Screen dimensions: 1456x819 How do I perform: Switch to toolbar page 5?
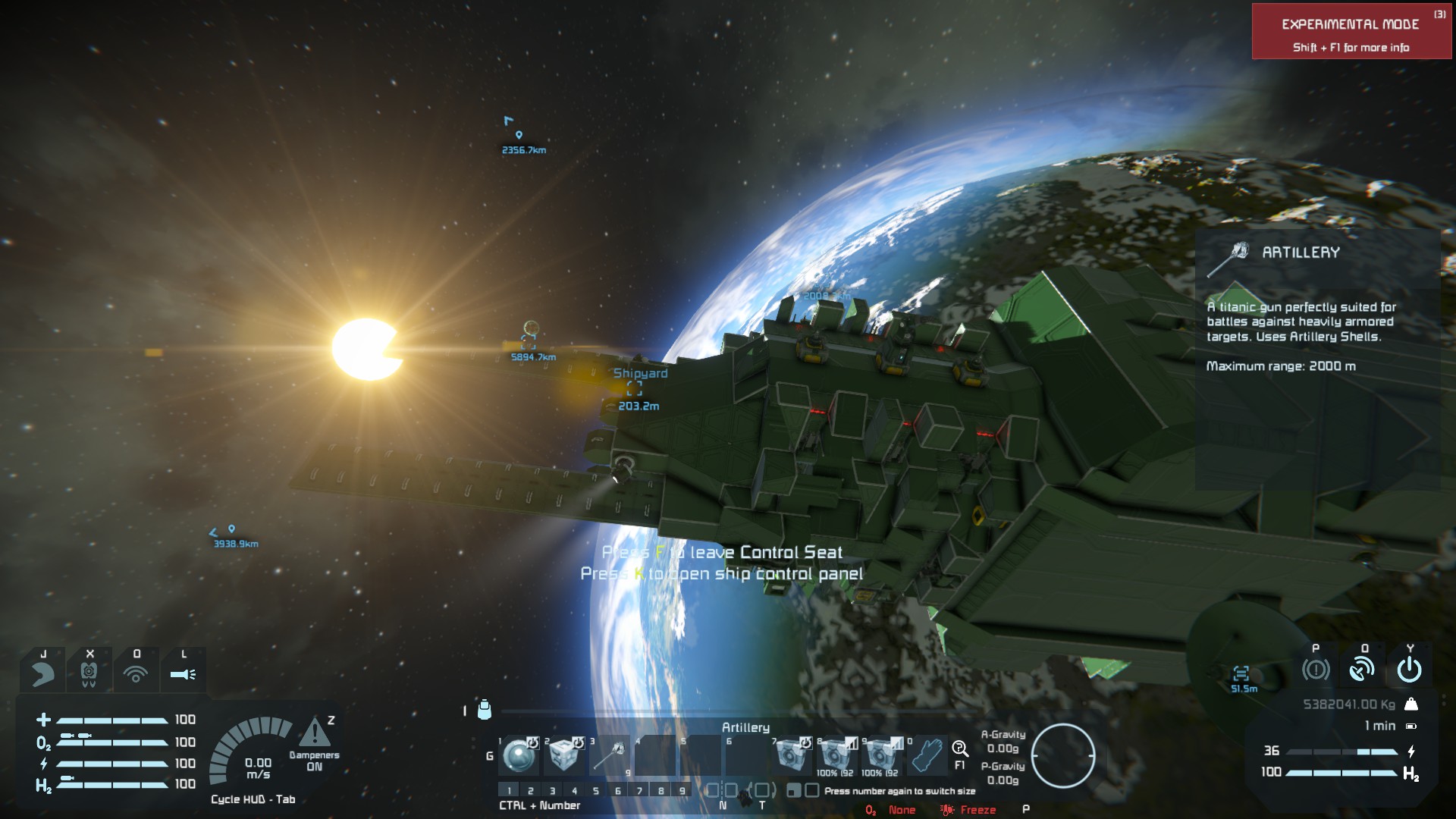tap(596, 791)
